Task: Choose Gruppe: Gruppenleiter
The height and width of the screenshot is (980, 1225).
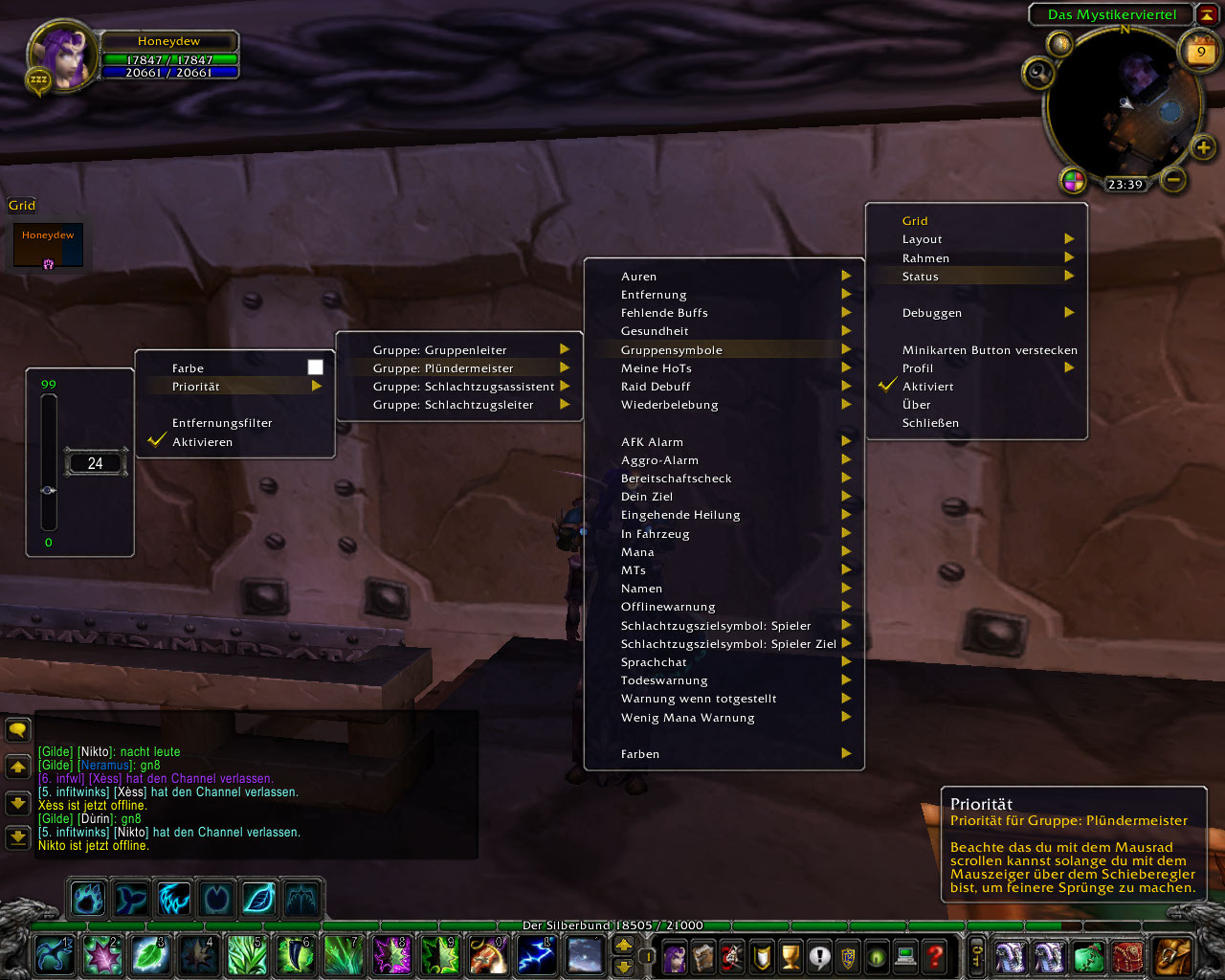Action: click(x=440, y=350)
